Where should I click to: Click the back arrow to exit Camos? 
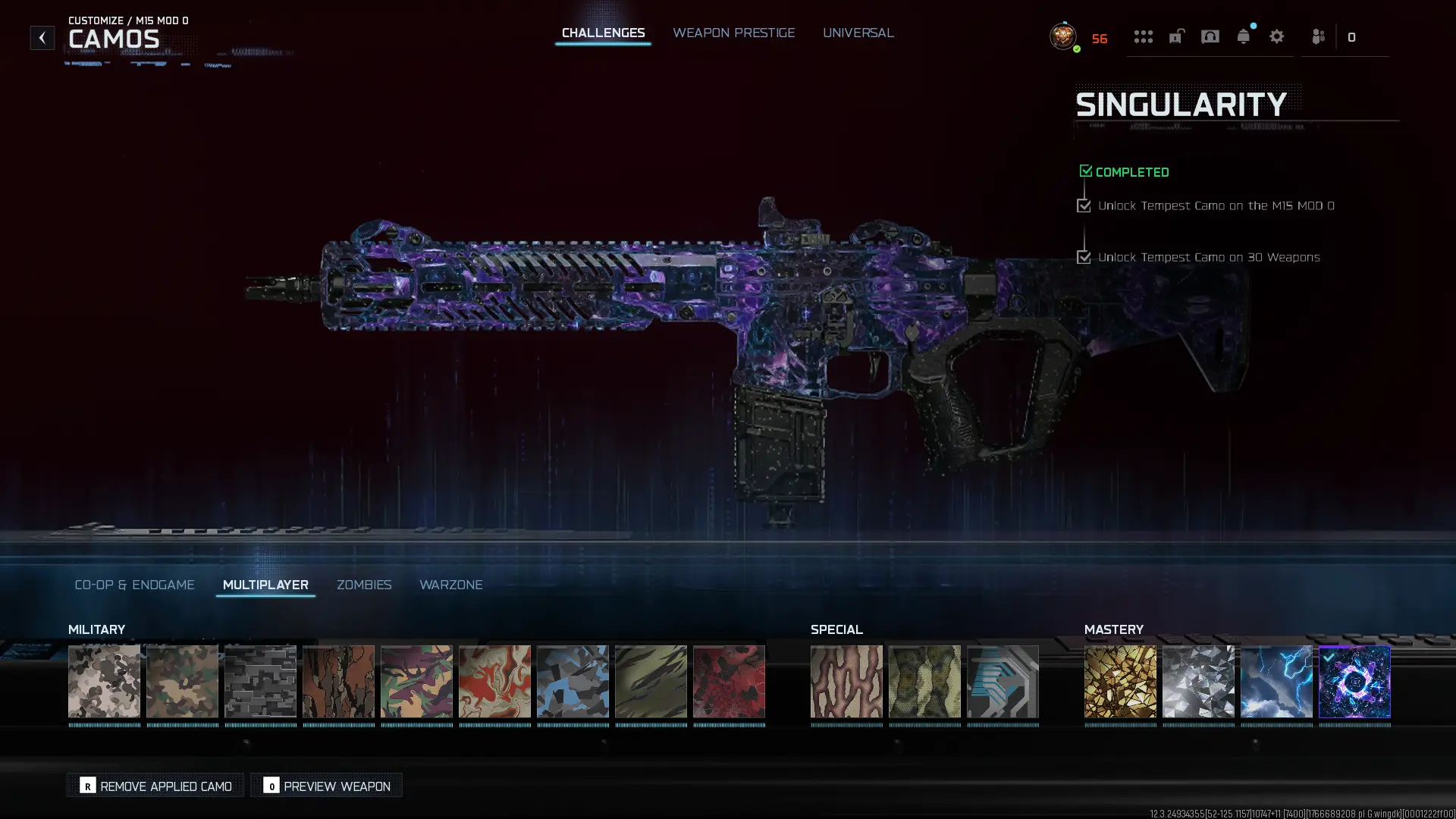pos(42,36)
